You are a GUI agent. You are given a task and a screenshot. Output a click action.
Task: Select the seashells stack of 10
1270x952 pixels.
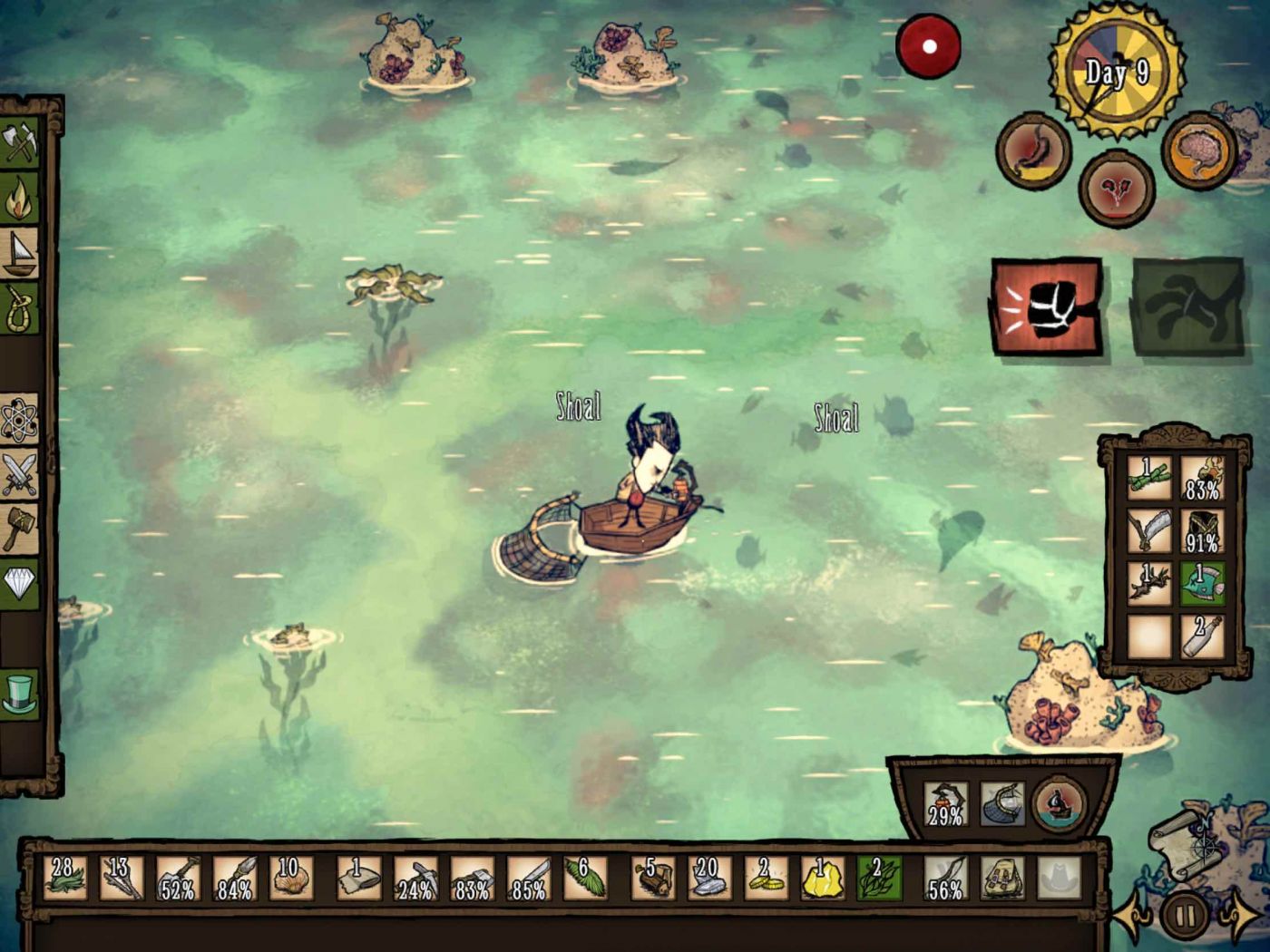pos(290,878)
